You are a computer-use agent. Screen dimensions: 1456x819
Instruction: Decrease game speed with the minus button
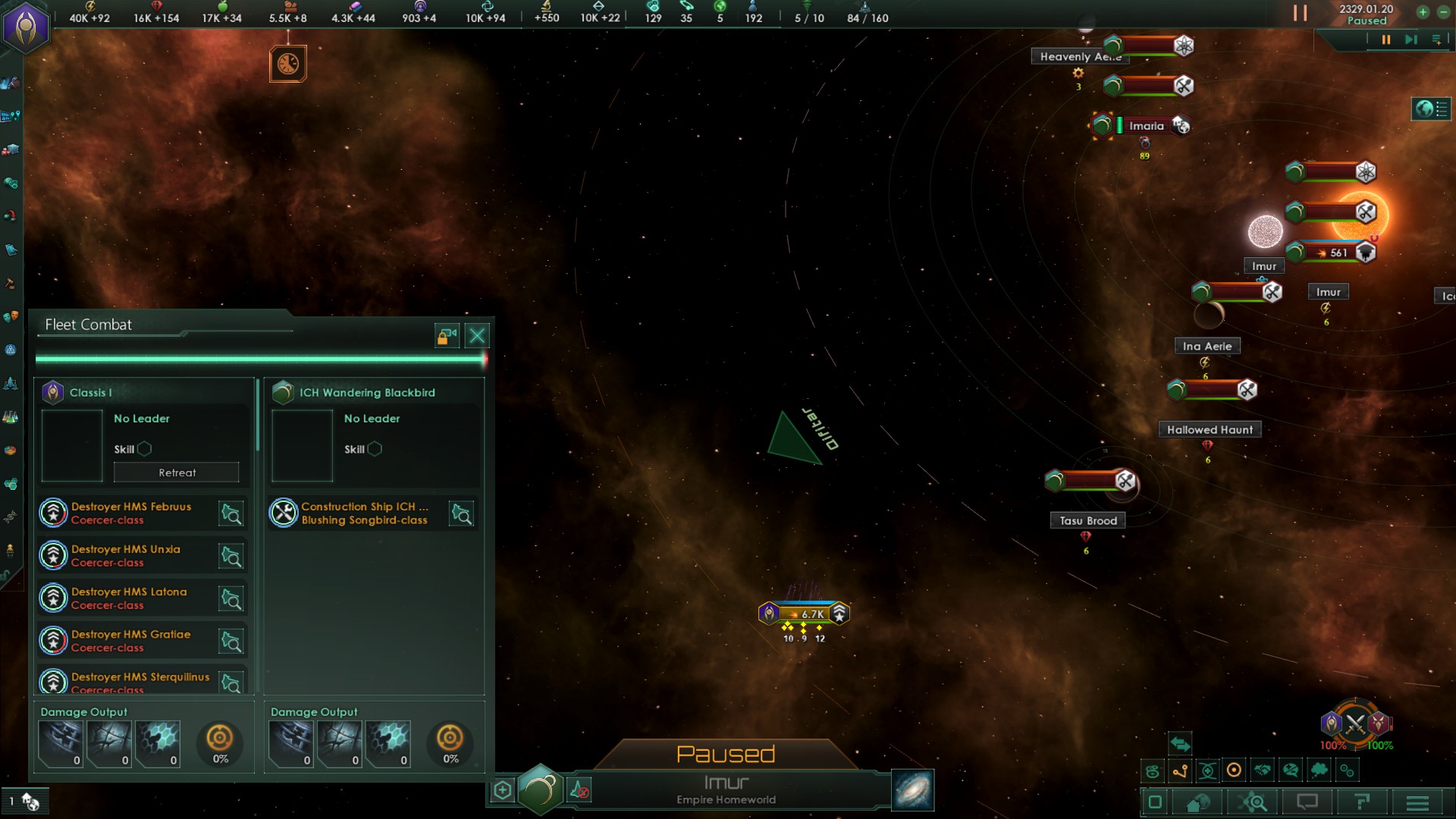(x=1444, y=11)
